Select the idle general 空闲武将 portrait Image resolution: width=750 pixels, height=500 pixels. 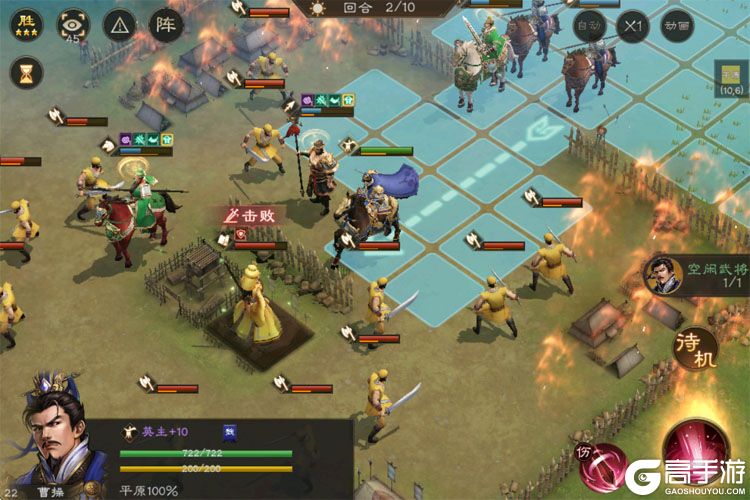click(x=660, y=274)
